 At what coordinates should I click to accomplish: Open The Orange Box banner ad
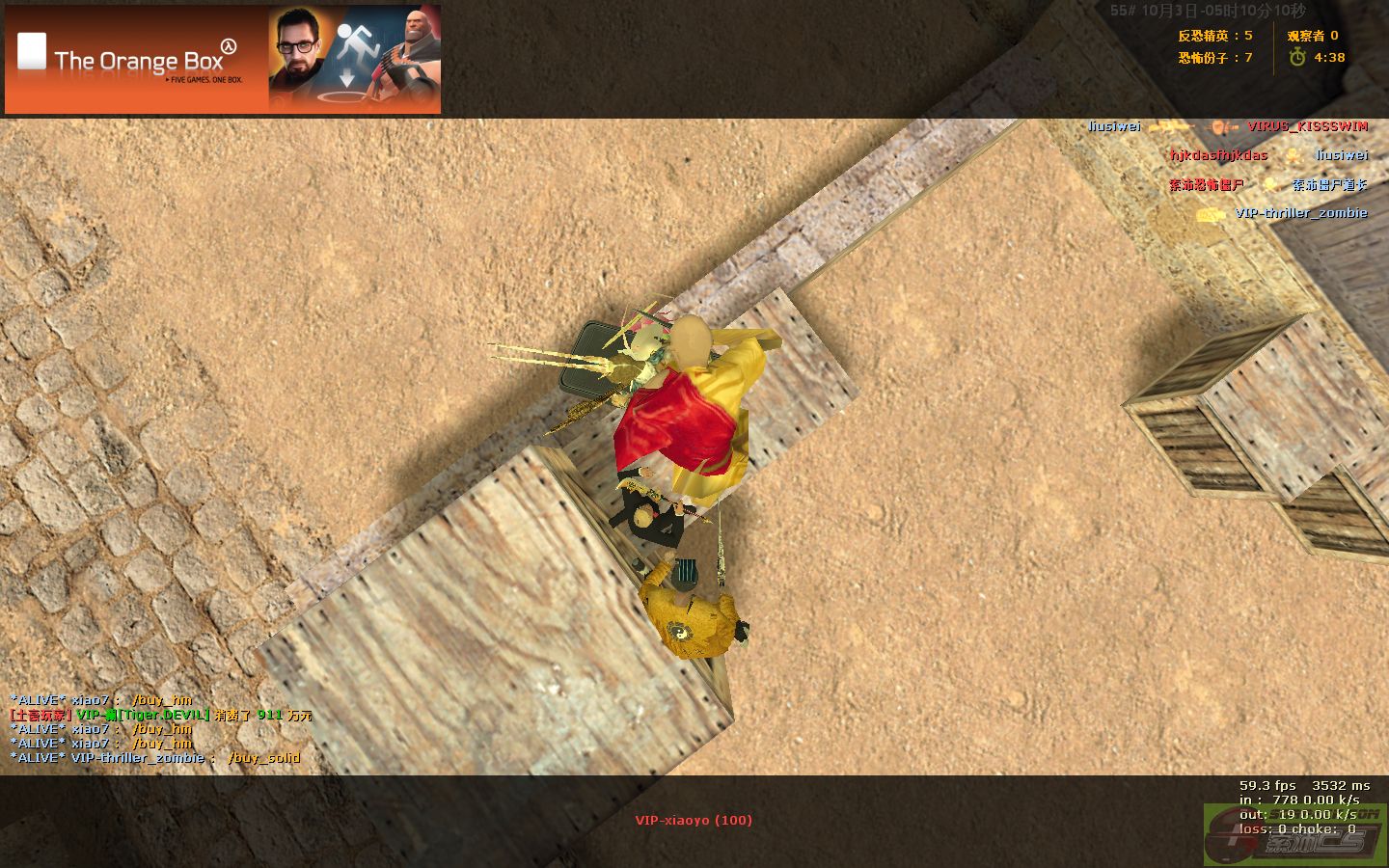tap(223, 60)
